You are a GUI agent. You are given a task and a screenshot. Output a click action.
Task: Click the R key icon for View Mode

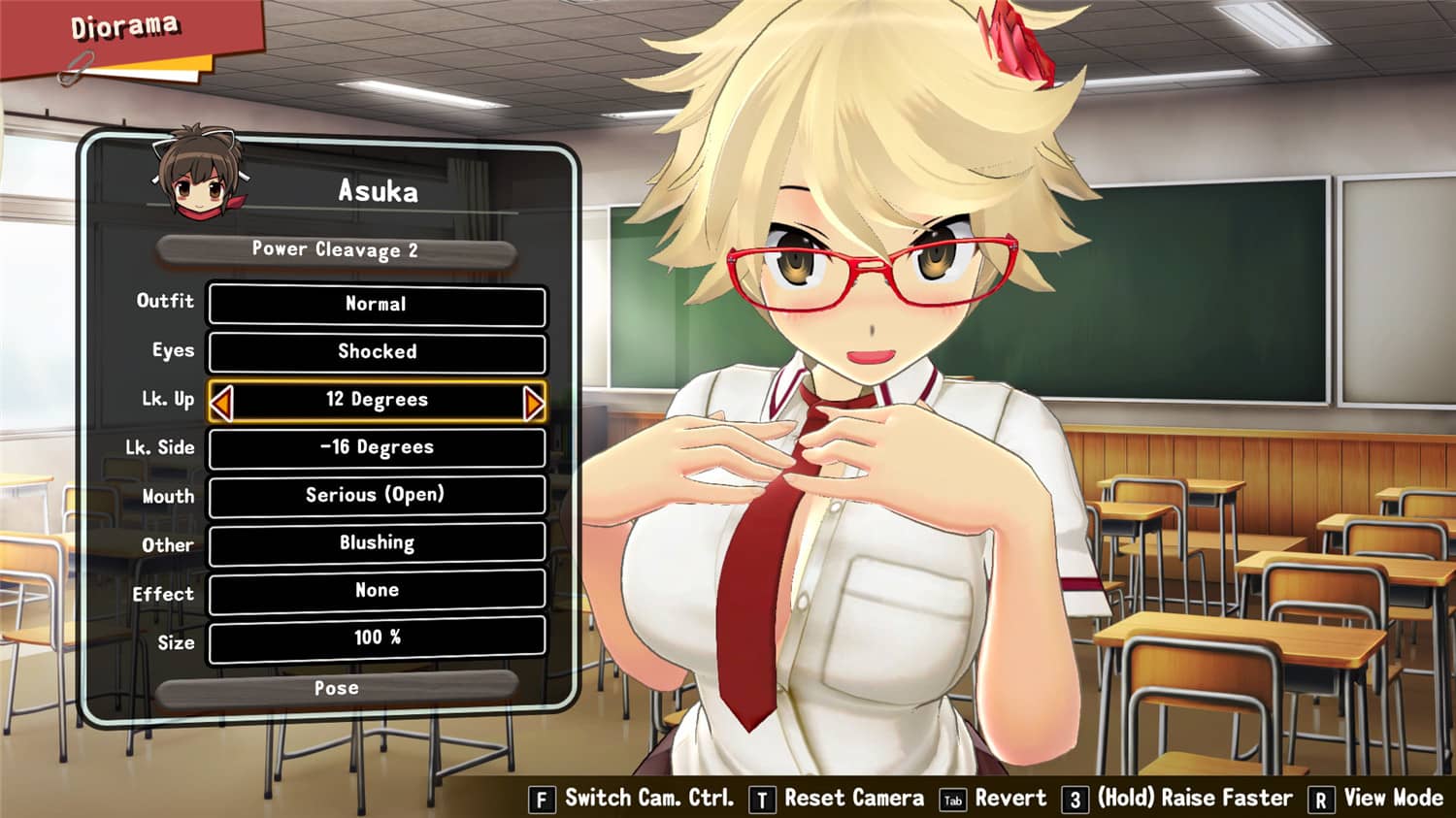click(x=1324, y=799)
